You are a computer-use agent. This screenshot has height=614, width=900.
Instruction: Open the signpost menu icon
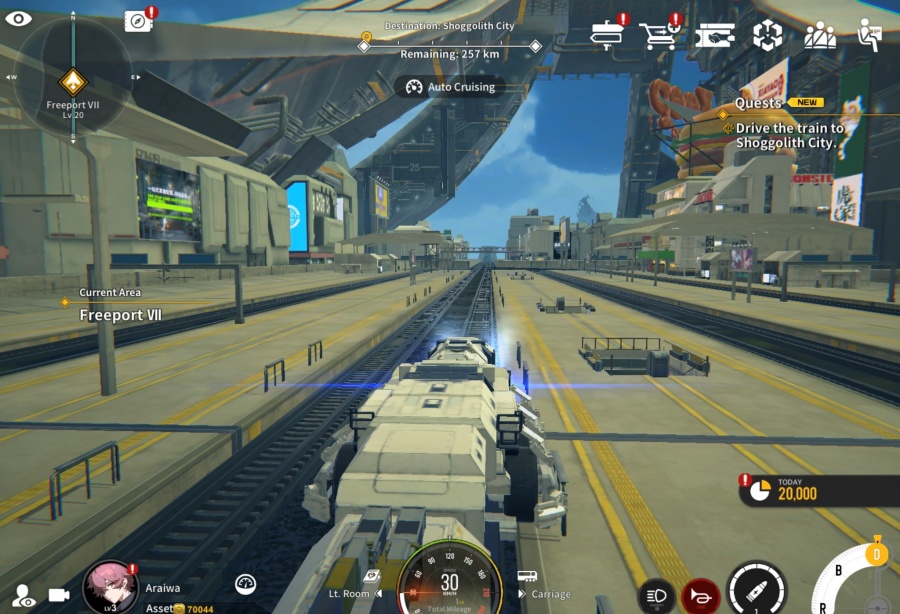click(x=605, y=35)
